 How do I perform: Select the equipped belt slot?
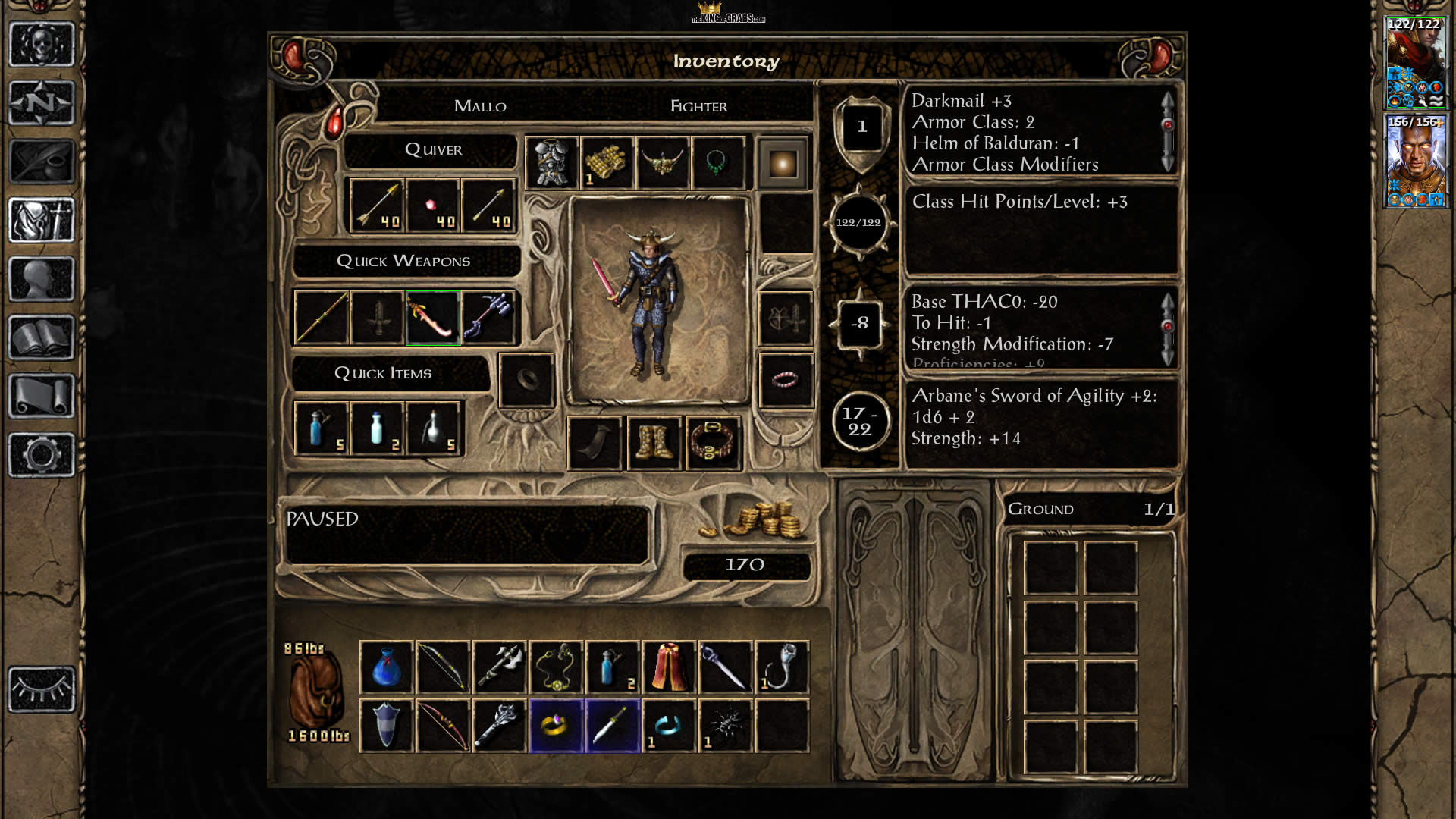pyautogui.click(x=713, y=443)
